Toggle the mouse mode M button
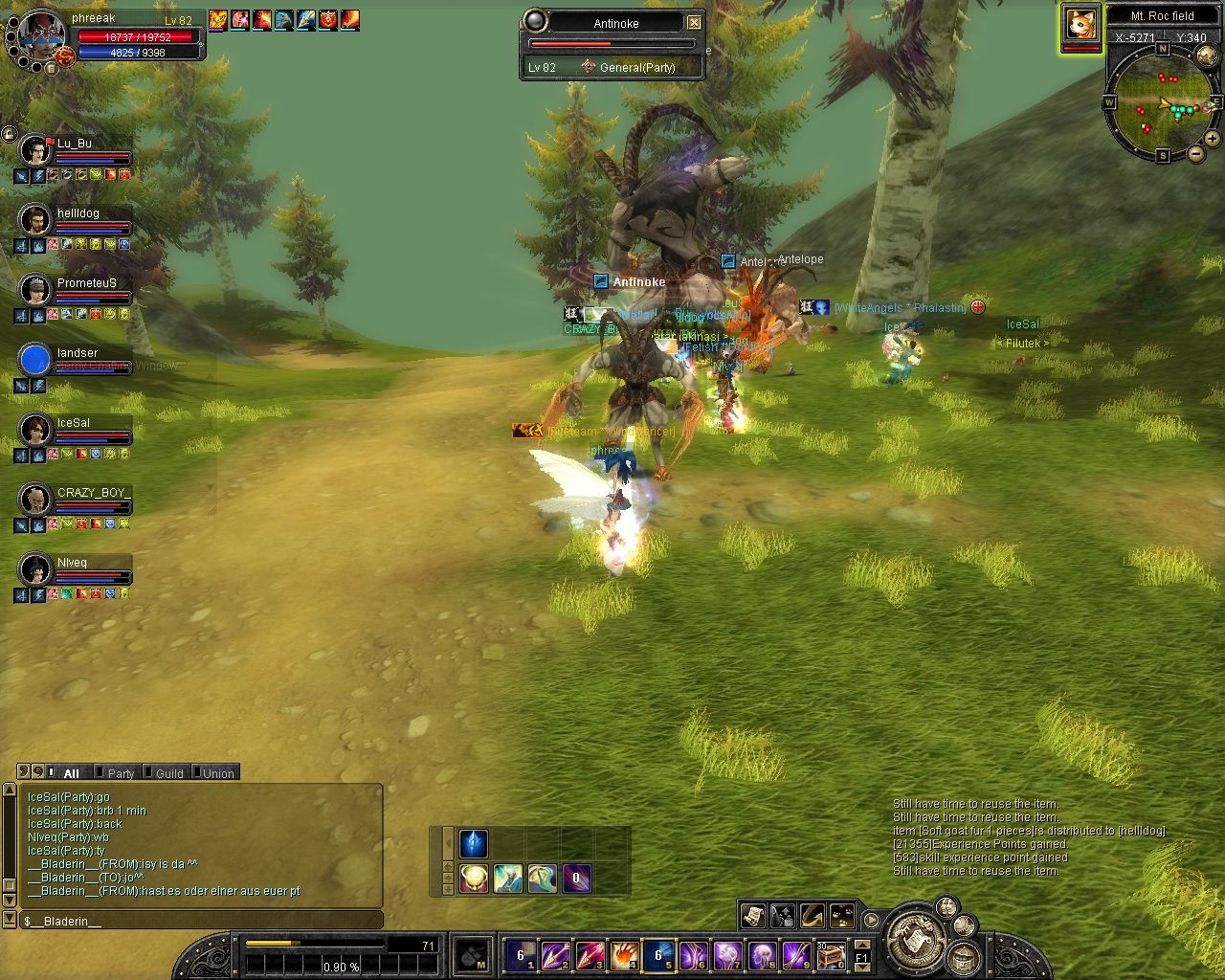This screenshot has width=1225, height=980. 474,955
